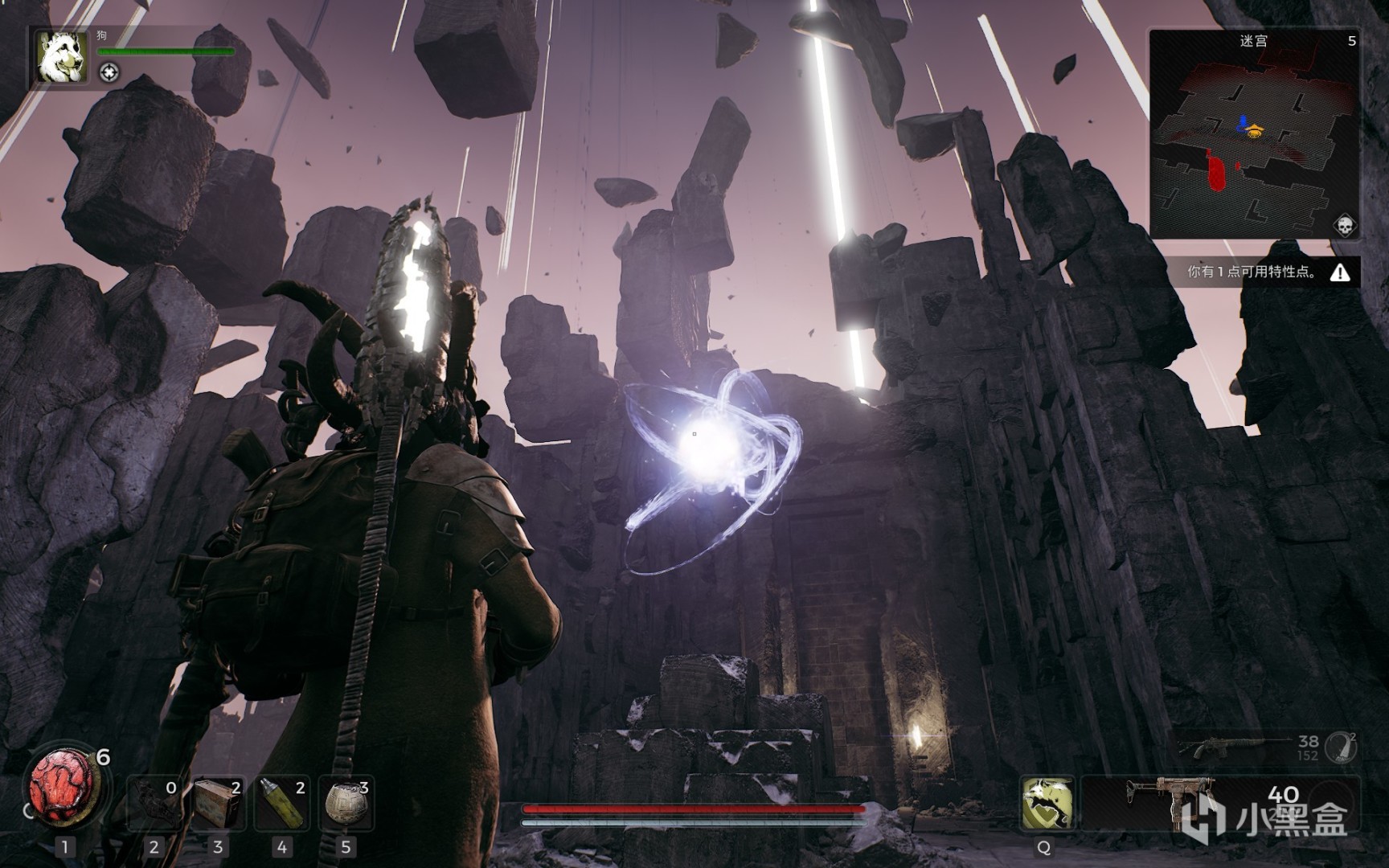Click the crosshair status icon below dog name
Viewport: 1389px width, 868px height.
pos(109,73)
